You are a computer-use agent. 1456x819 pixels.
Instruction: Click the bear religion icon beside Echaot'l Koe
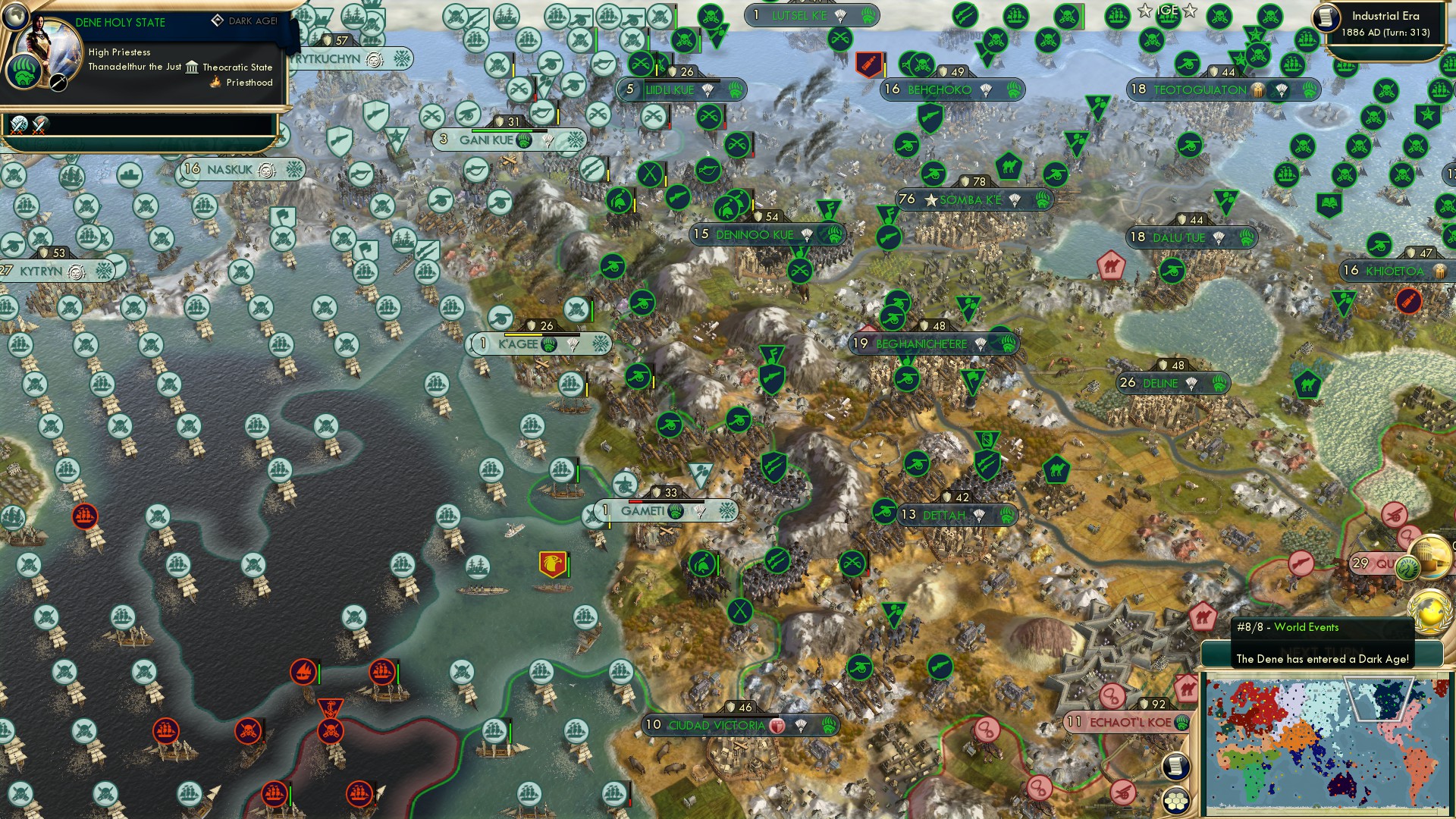click(x=1181, y=722)
